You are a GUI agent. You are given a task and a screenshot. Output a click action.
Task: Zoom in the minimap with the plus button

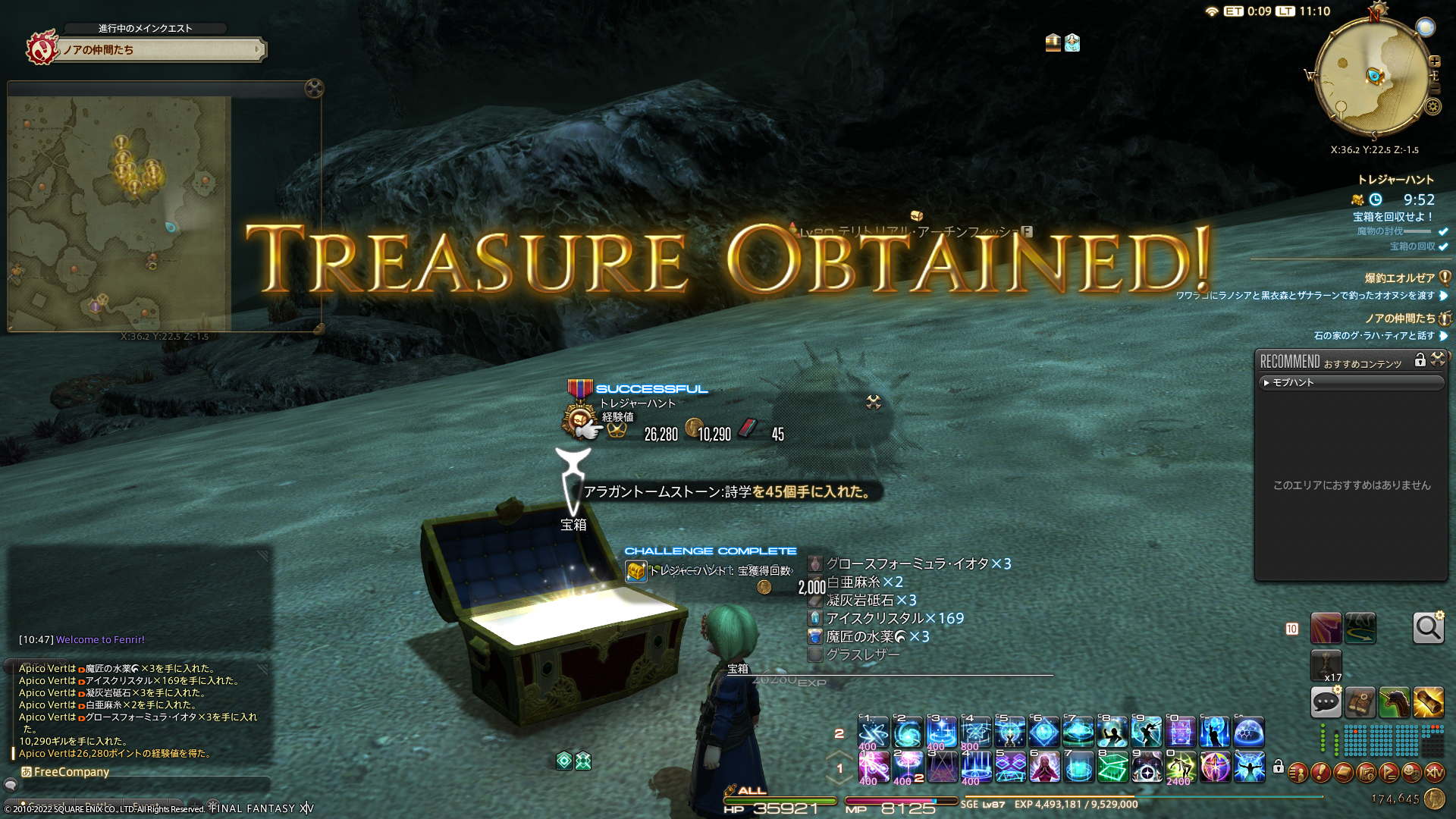[x=1434, y=61]
